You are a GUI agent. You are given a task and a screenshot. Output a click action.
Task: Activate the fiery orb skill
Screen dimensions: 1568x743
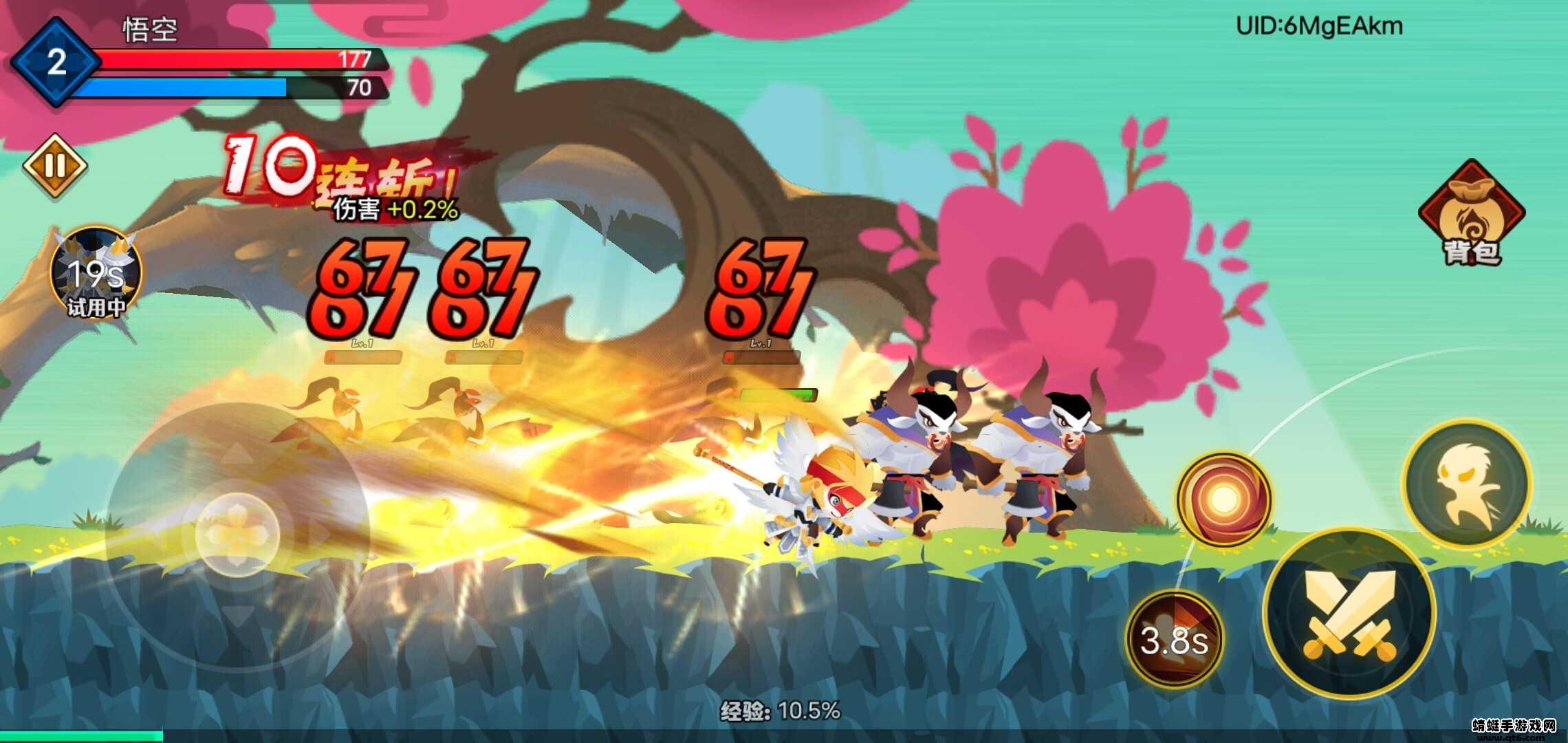click(1223, 499)
